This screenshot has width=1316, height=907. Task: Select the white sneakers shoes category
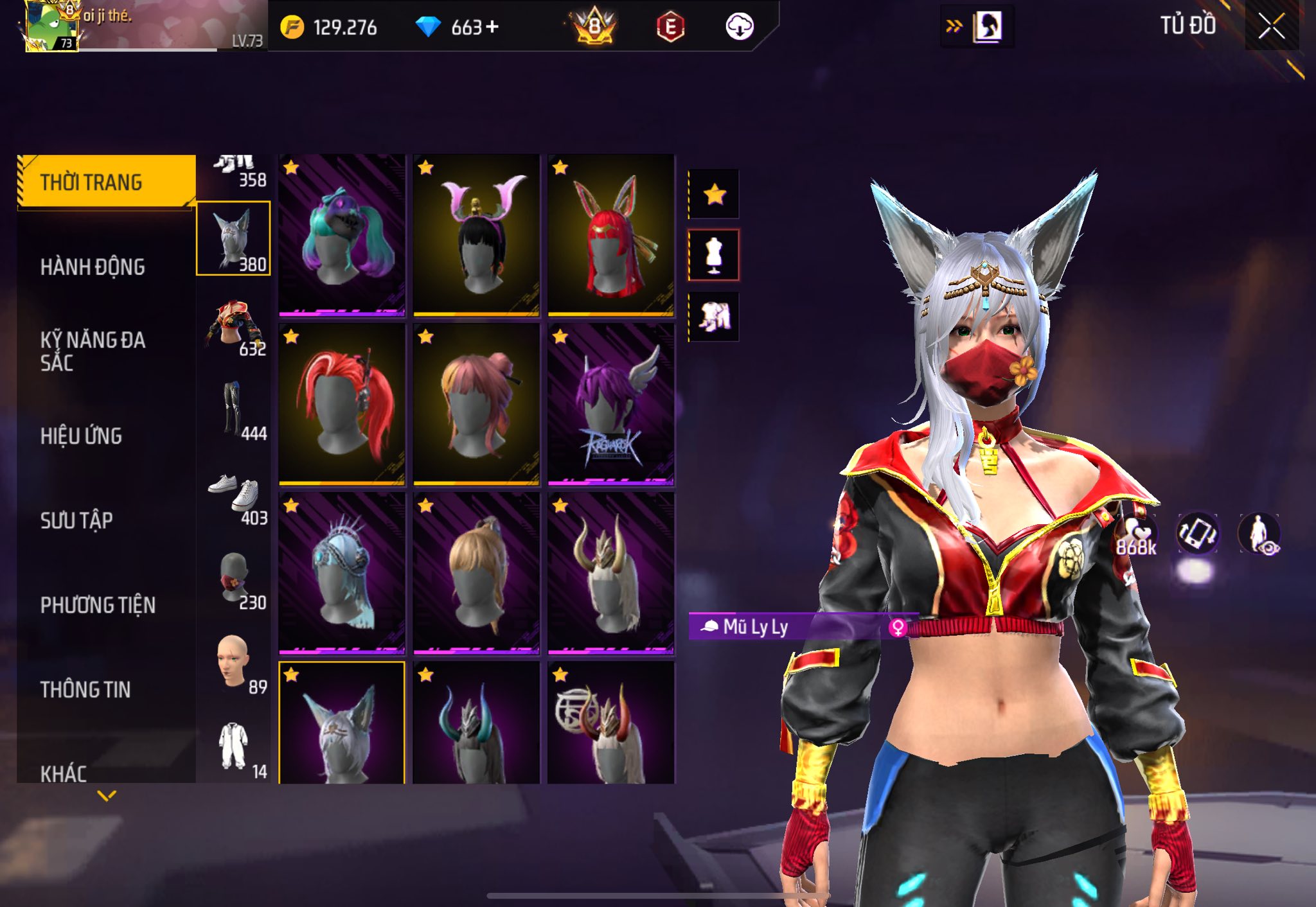[x=233, y=494]
